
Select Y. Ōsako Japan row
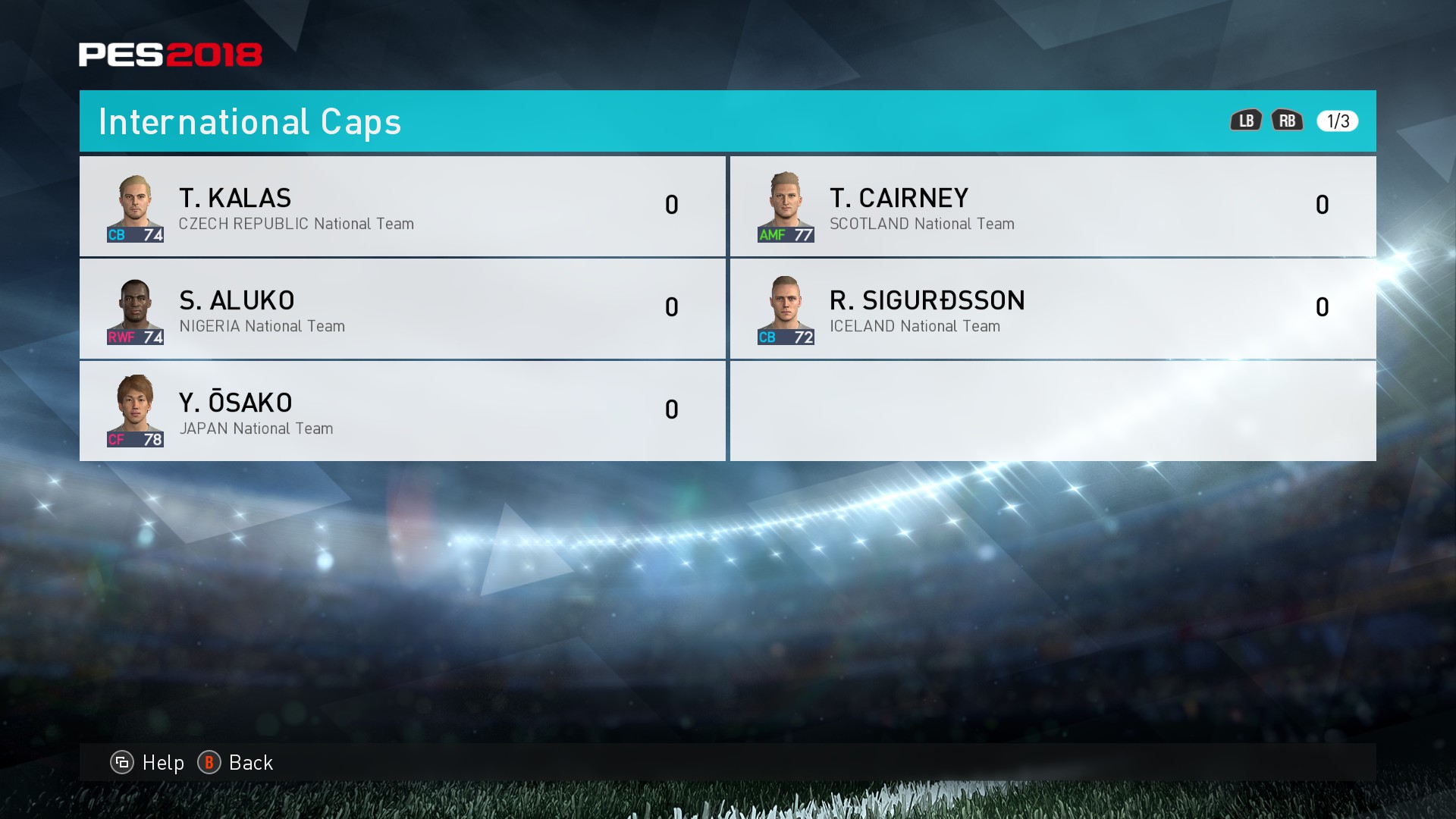[402, 411]
